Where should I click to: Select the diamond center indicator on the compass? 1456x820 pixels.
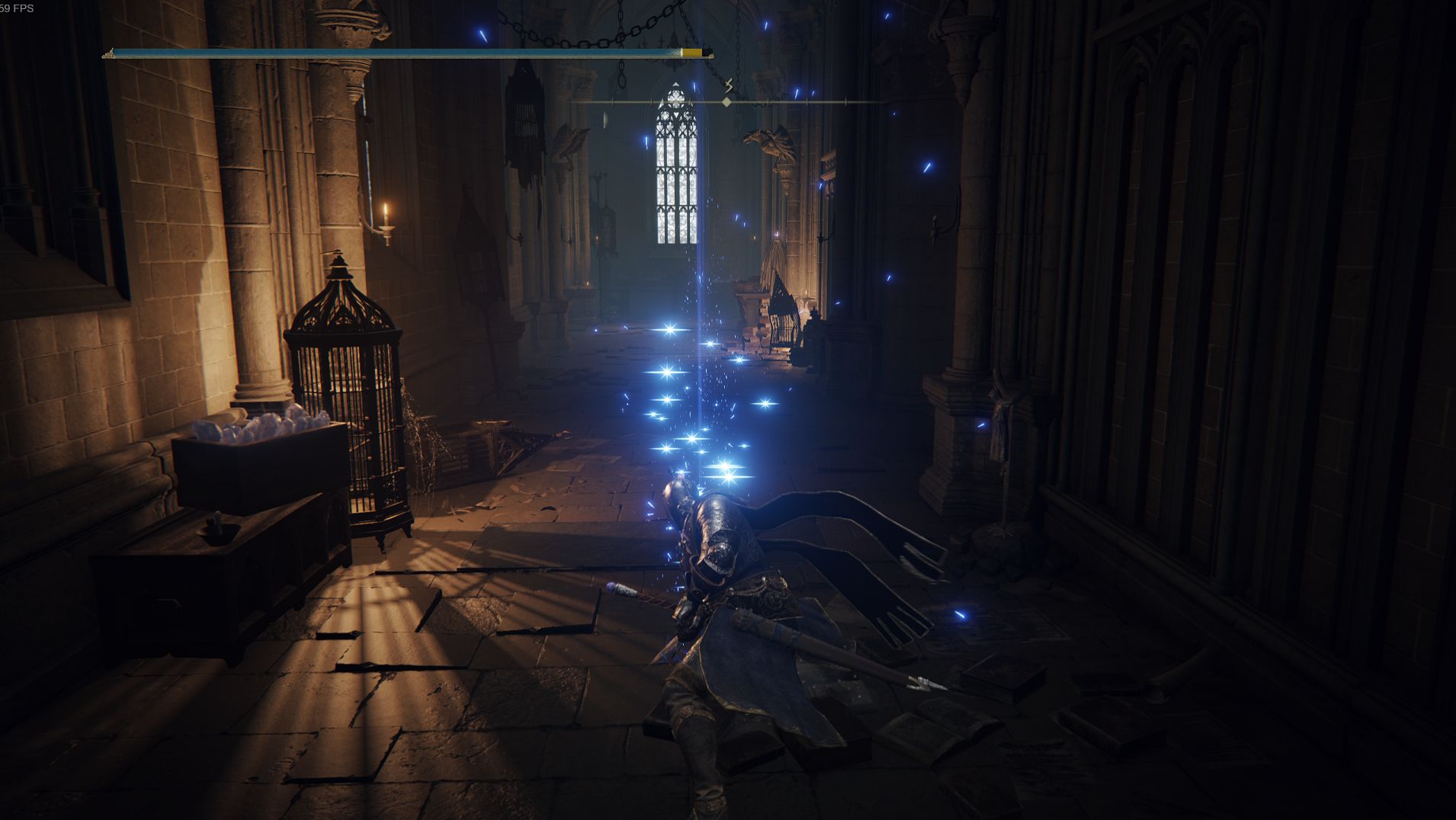pyautogui.click(x=727, y=101)
